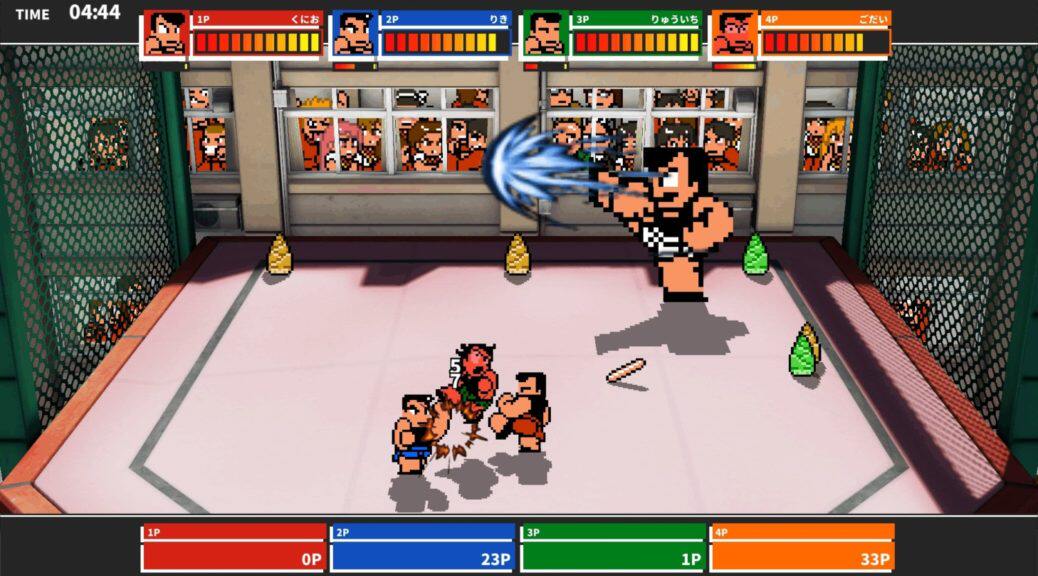Choose the 3P green player portrait
Image resolution: width=1038 pixels, height=576 pixels.
click(x=545, y=34)
